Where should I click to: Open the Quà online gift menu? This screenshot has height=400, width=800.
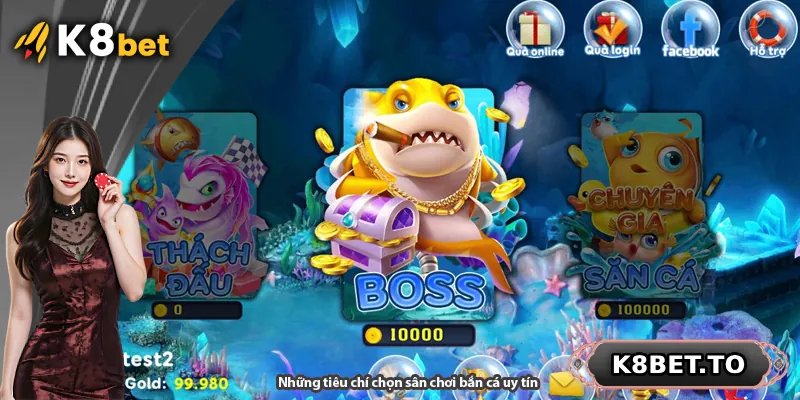click(x=535, y=29)
